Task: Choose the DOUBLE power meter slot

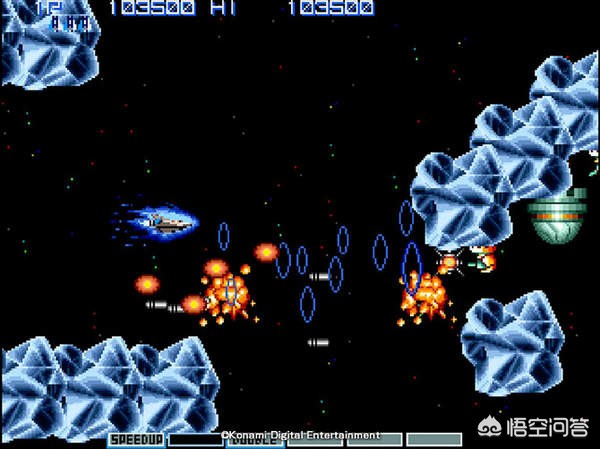Action: [255, 439]
